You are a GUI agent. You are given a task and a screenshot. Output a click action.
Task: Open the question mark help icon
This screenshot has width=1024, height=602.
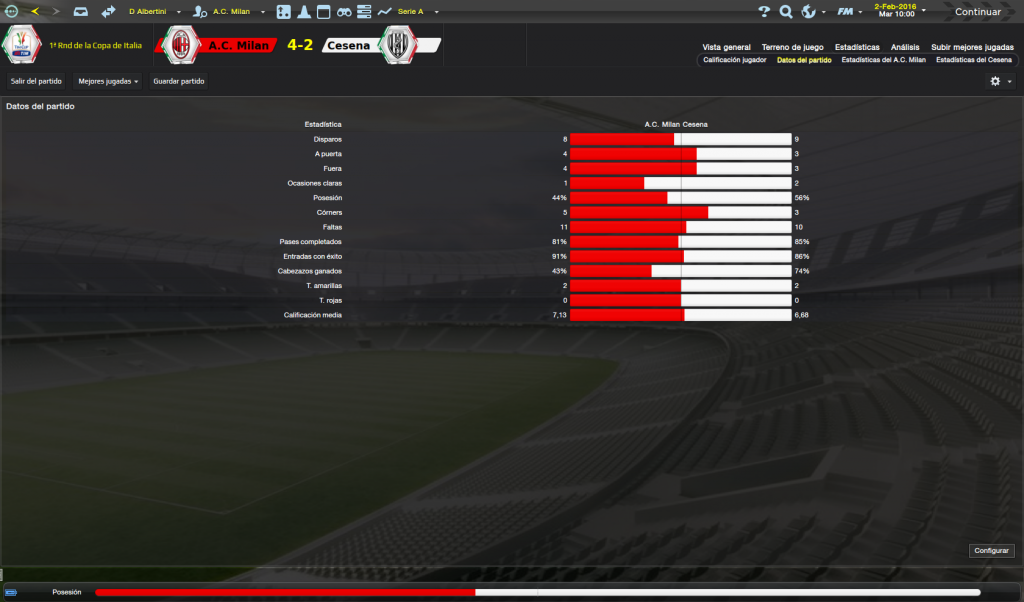pyautogui.click(x=764, y=12)
